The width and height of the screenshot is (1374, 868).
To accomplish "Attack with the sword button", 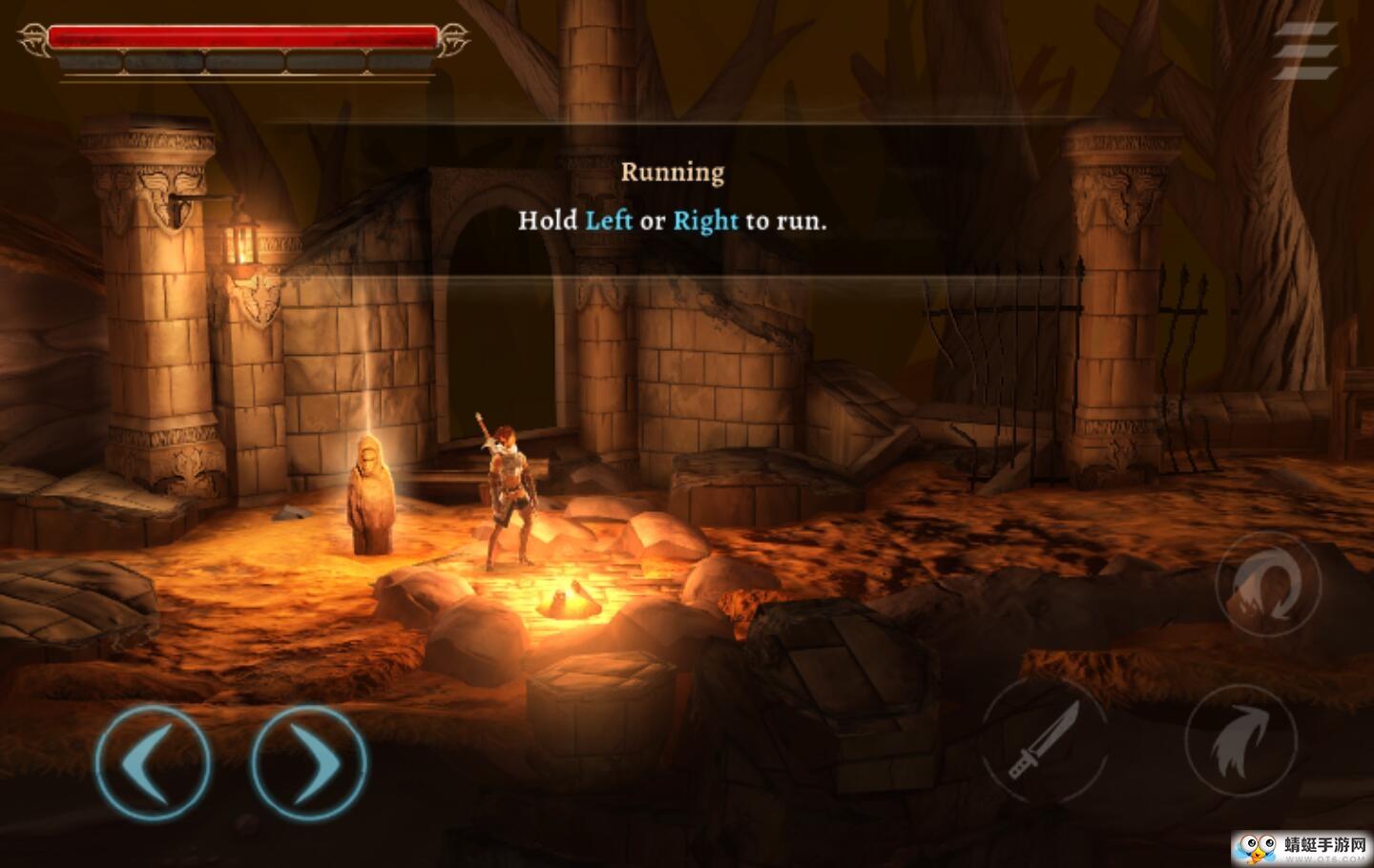I will pos(1045,742).
